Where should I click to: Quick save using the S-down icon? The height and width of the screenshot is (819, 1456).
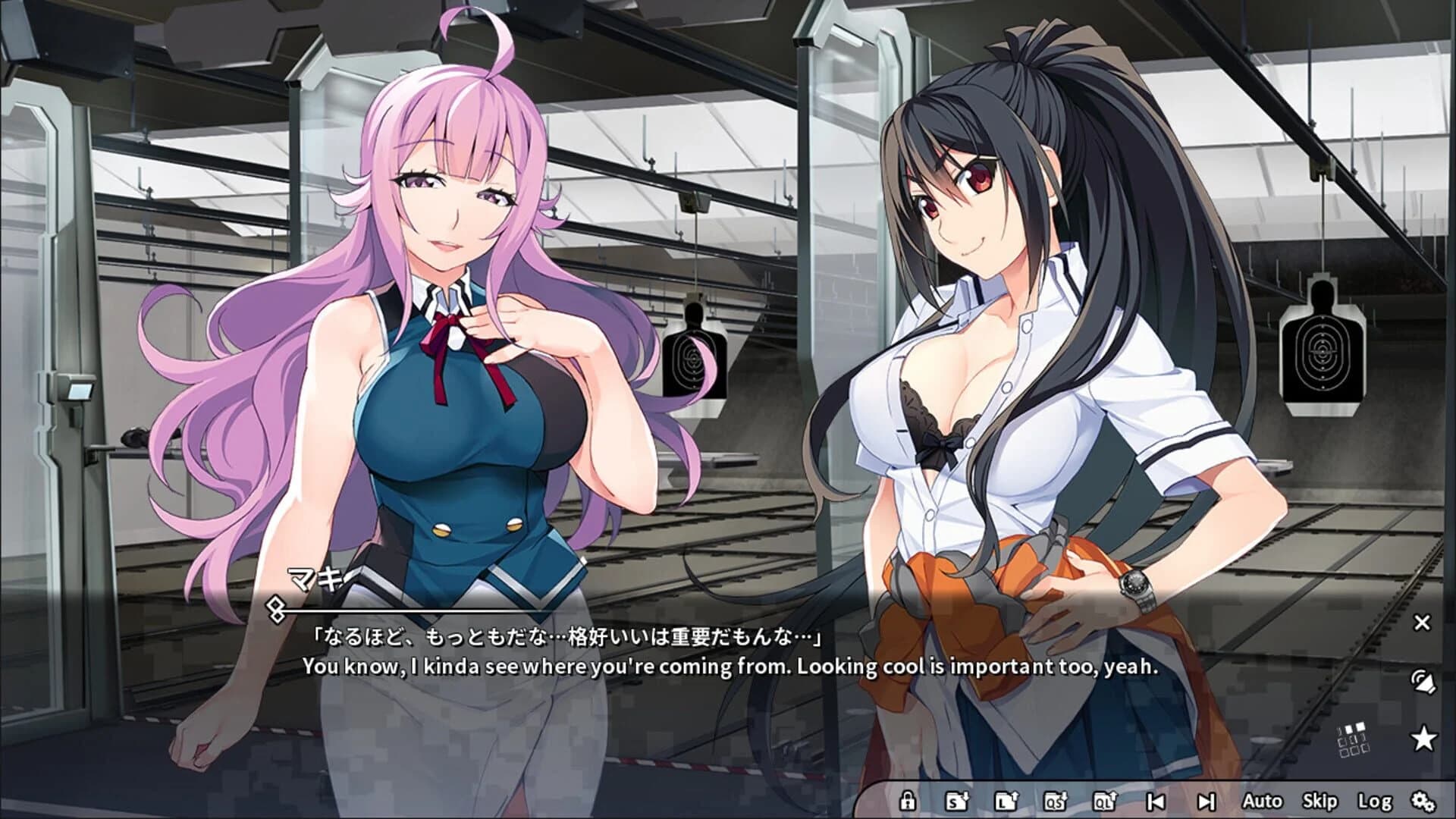(956, 802)
